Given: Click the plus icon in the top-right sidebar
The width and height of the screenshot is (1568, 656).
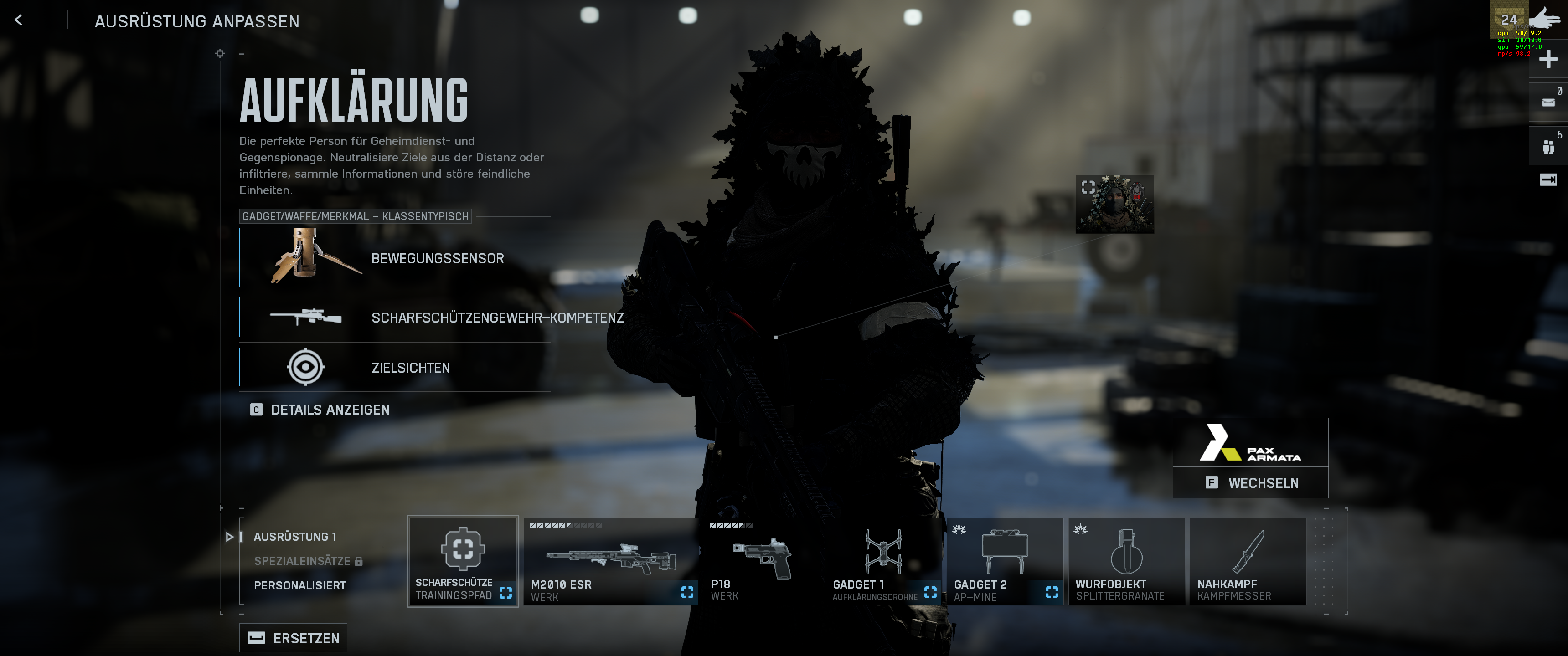Looking at the screenshot, I should click(x=1548, y=60).
